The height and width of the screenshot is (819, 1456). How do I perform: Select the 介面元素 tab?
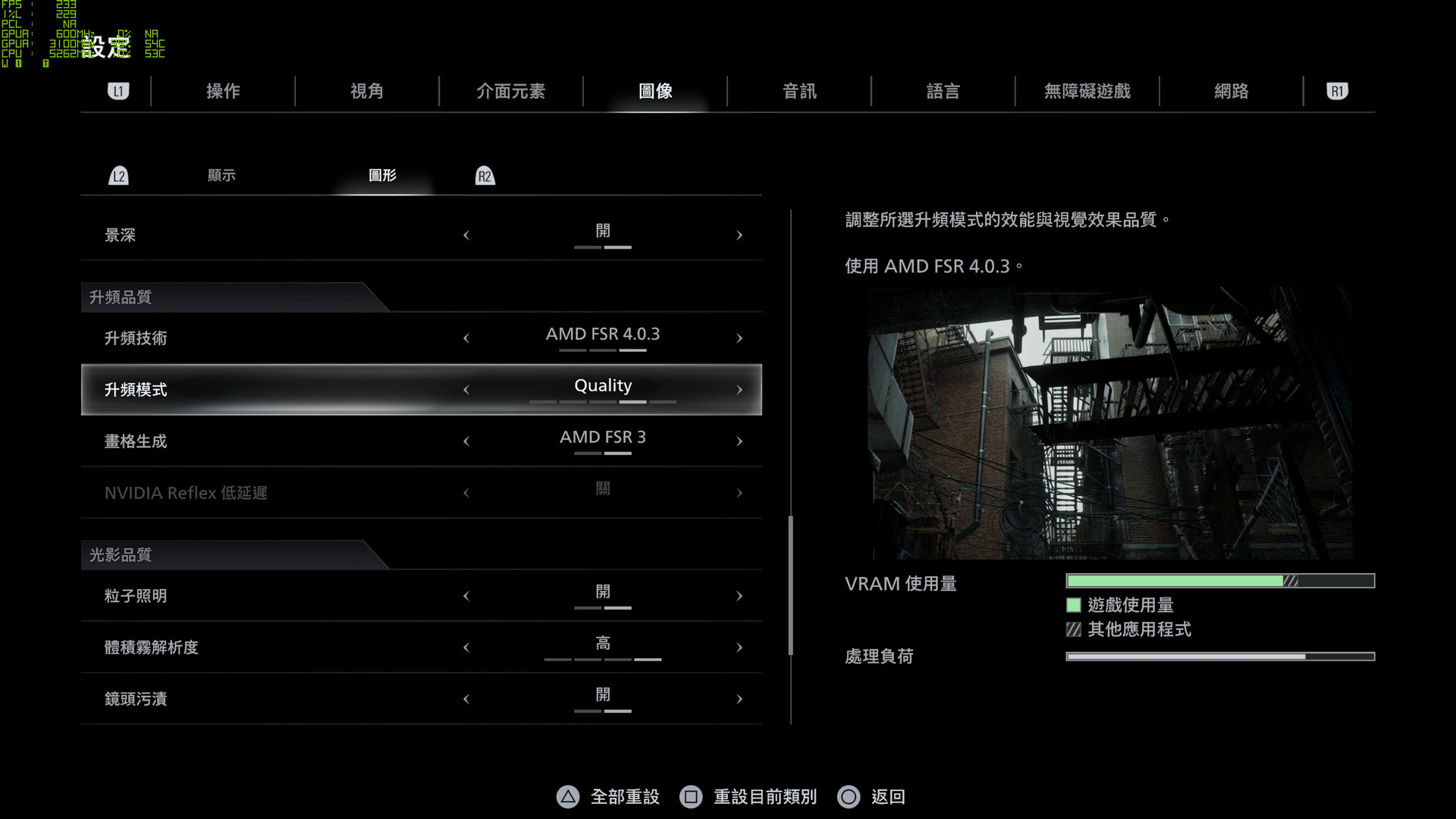(510, 92)
